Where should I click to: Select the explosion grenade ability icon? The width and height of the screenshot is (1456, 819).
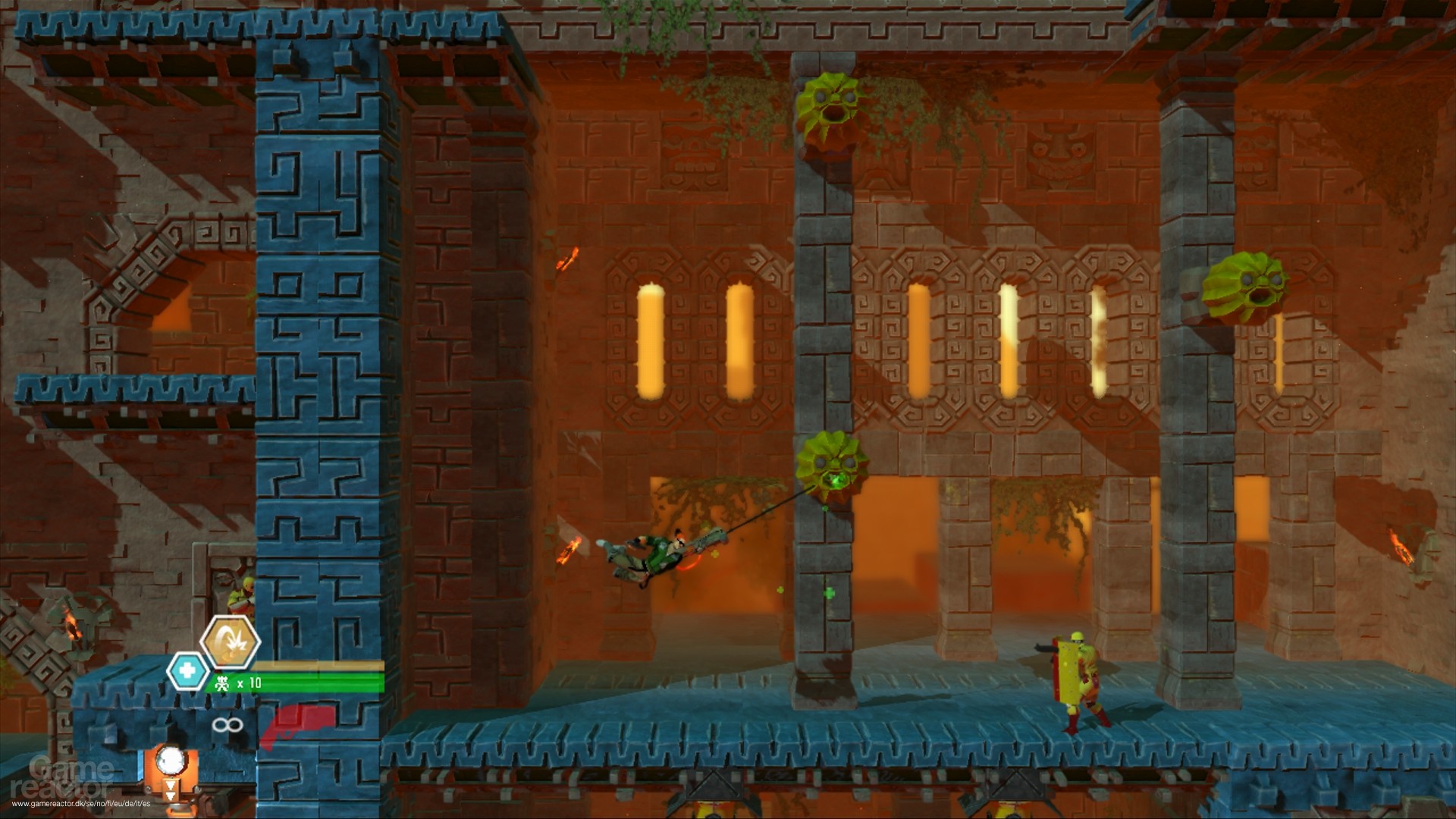pyautogui.click(x=231, y=641)
